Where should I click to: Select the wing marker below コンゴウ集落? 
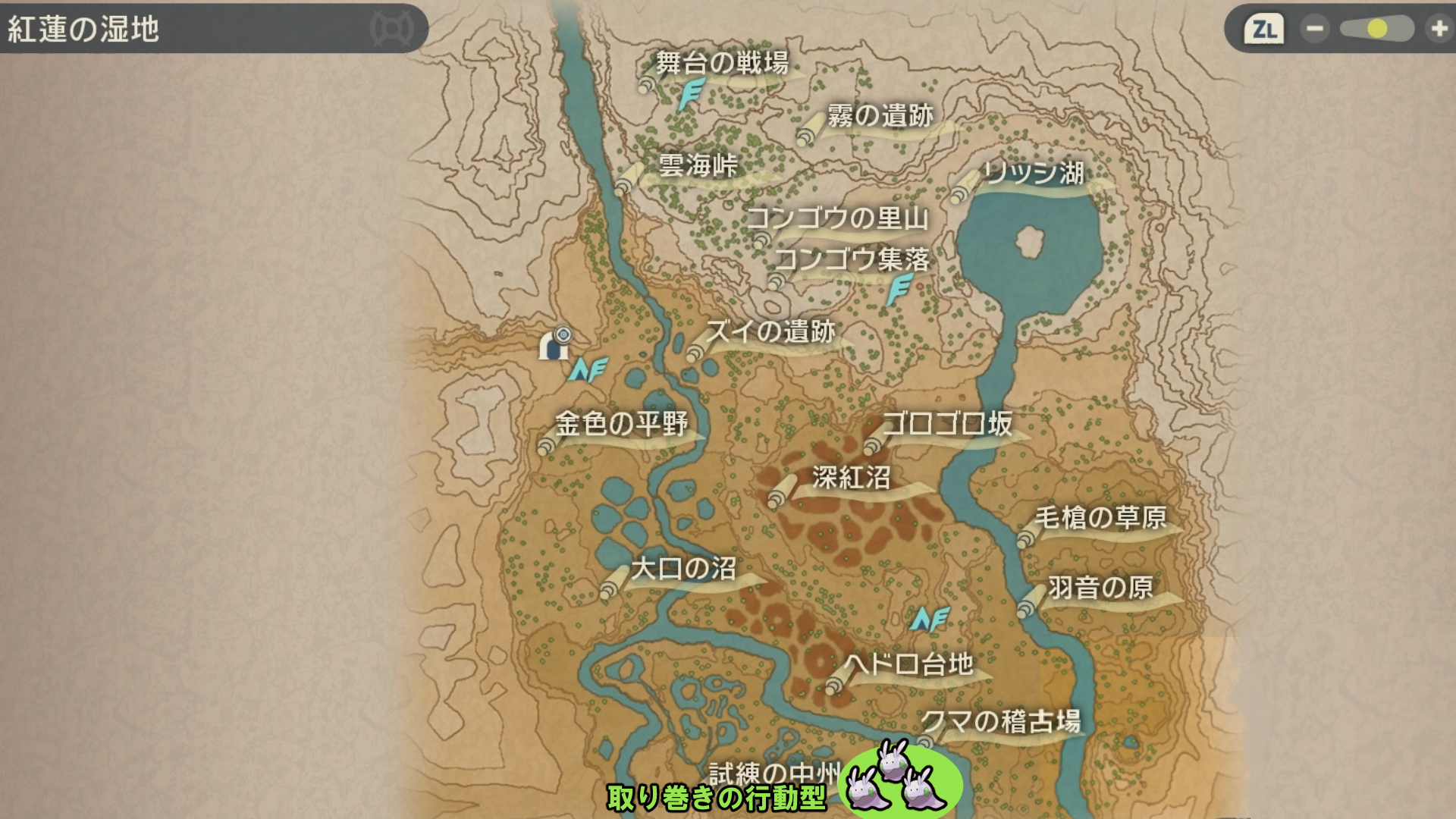tap(899, 290)
